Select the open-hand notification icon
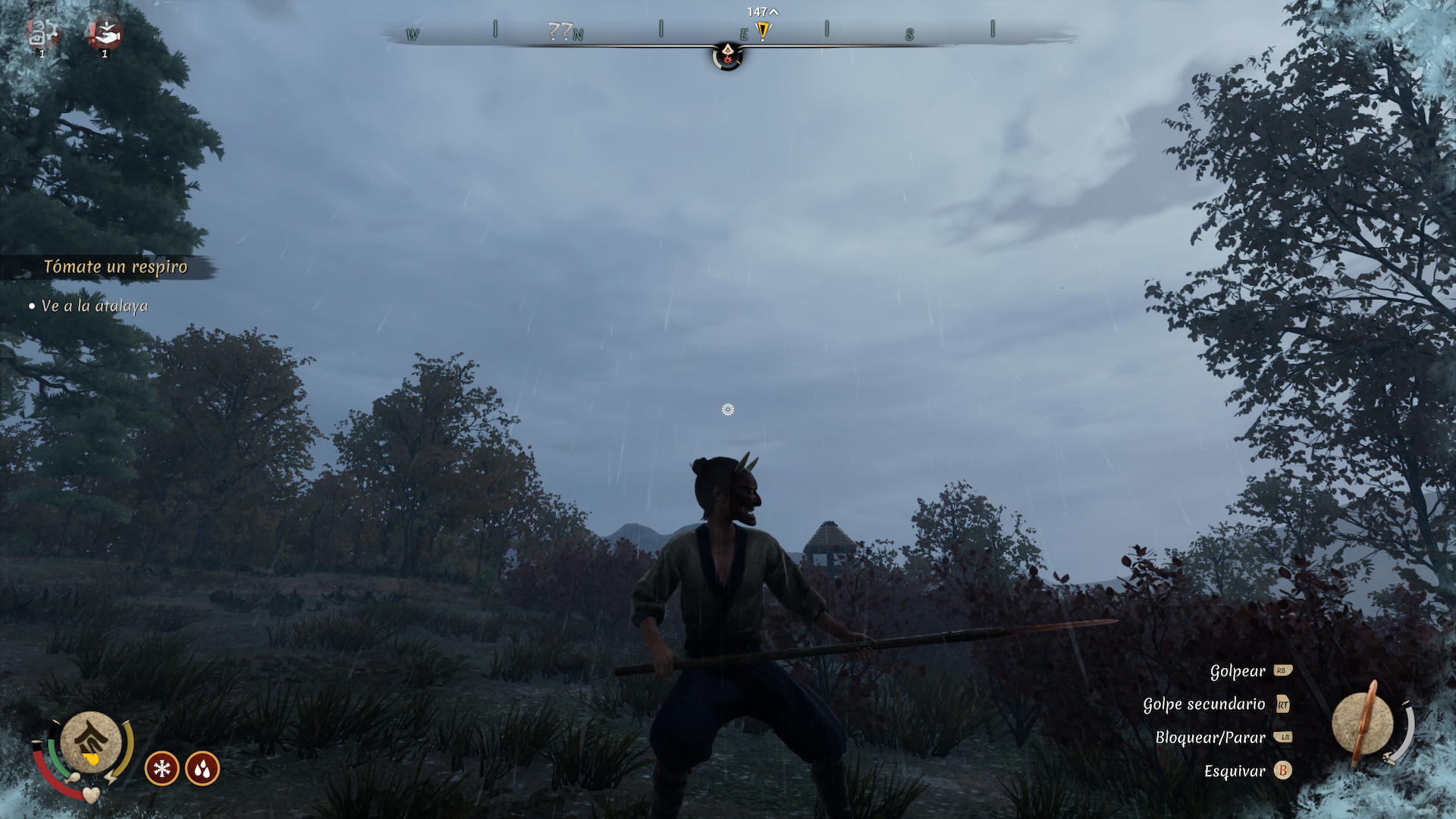 [105, 33]
